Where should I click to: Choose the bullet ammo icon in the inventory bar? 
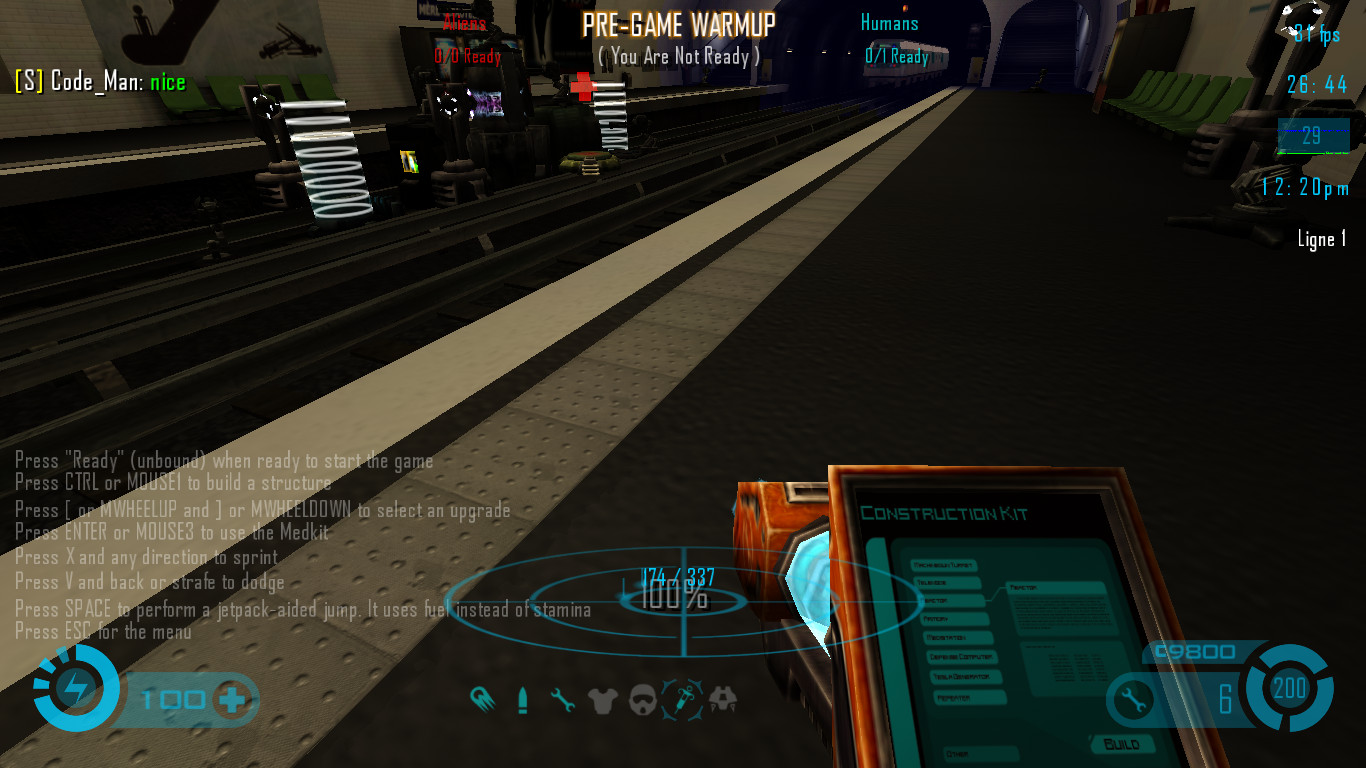tap(522, 700)
